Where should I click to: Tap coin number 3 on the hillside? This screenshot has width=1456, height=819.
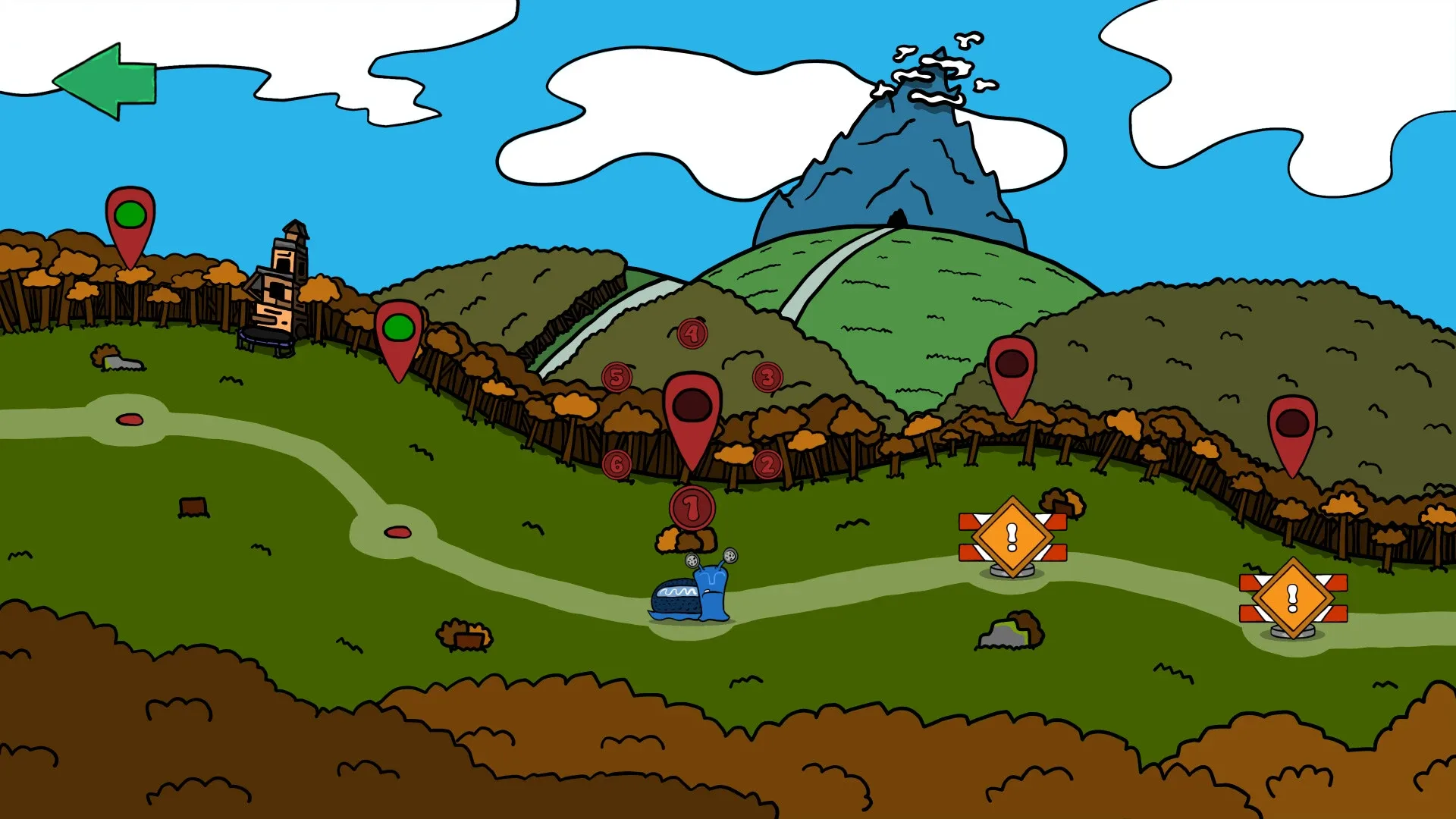click(767, 375)
